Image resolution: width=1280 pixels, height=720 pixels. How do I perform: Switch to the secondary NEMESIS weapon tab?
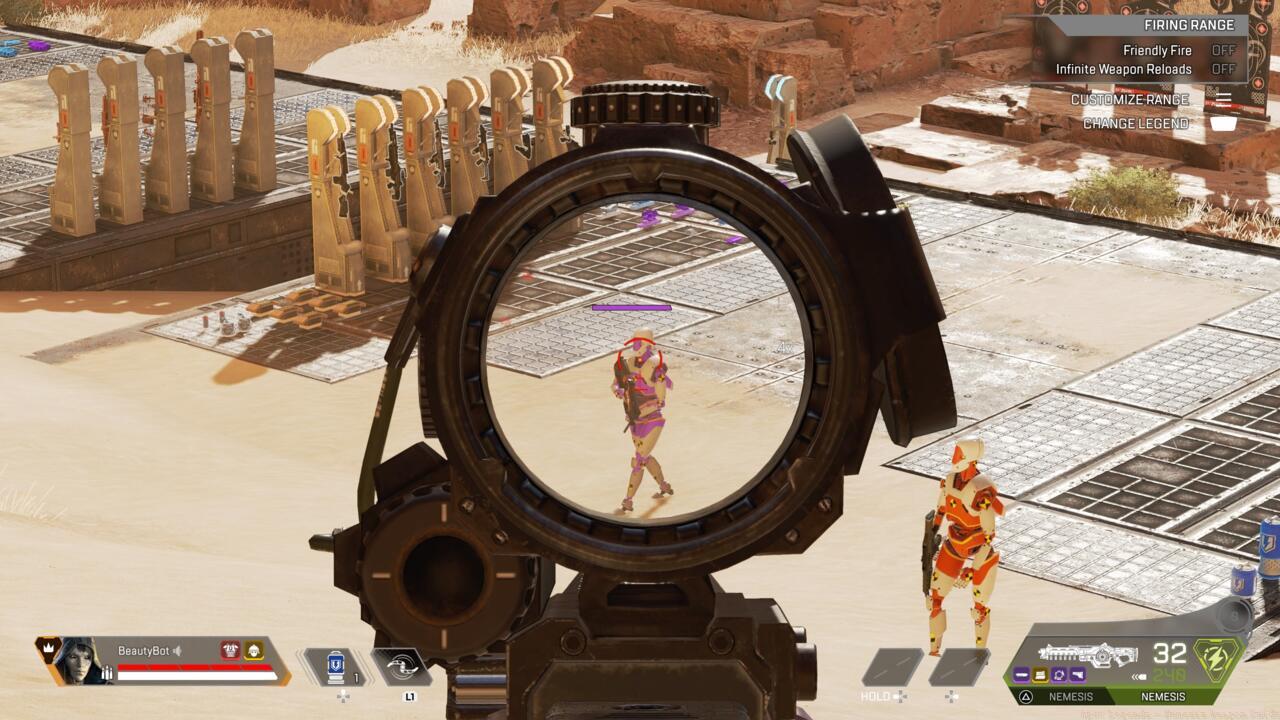point(1071,696)
